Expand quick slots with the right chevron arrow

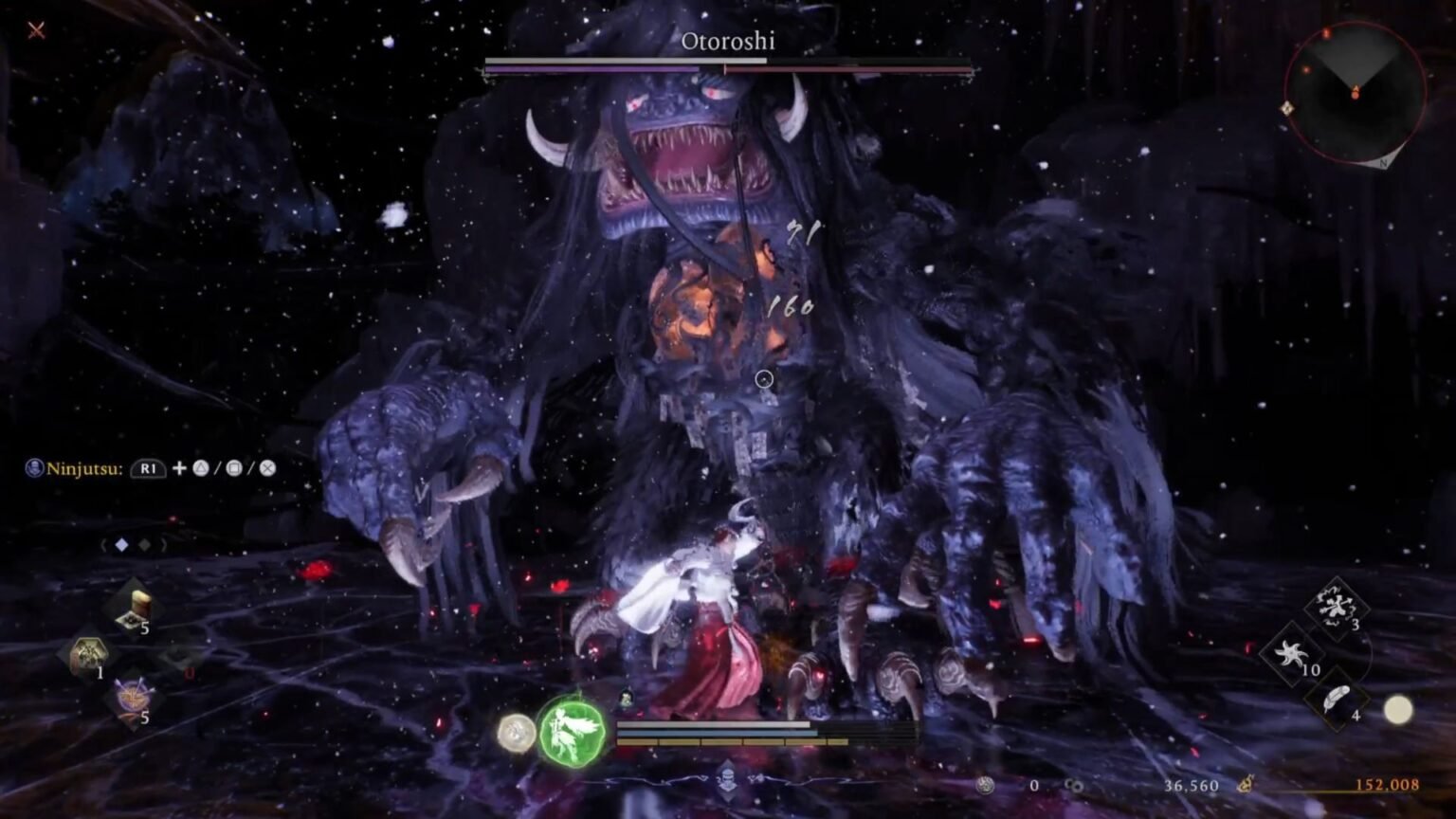point(164,545)
